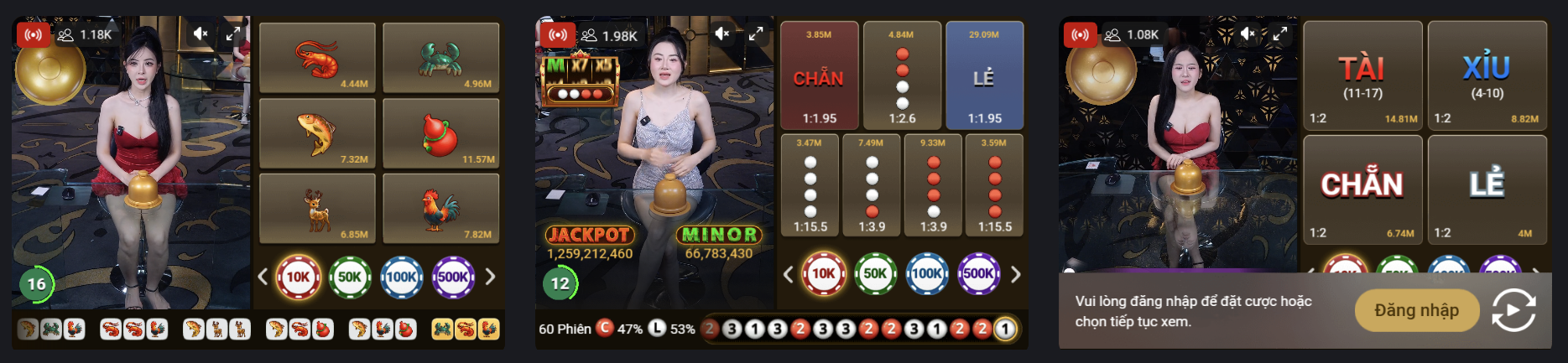1568x363 pixels.
Task: Choose the XỈU (4-10) bet
Action: (1487, 76)
